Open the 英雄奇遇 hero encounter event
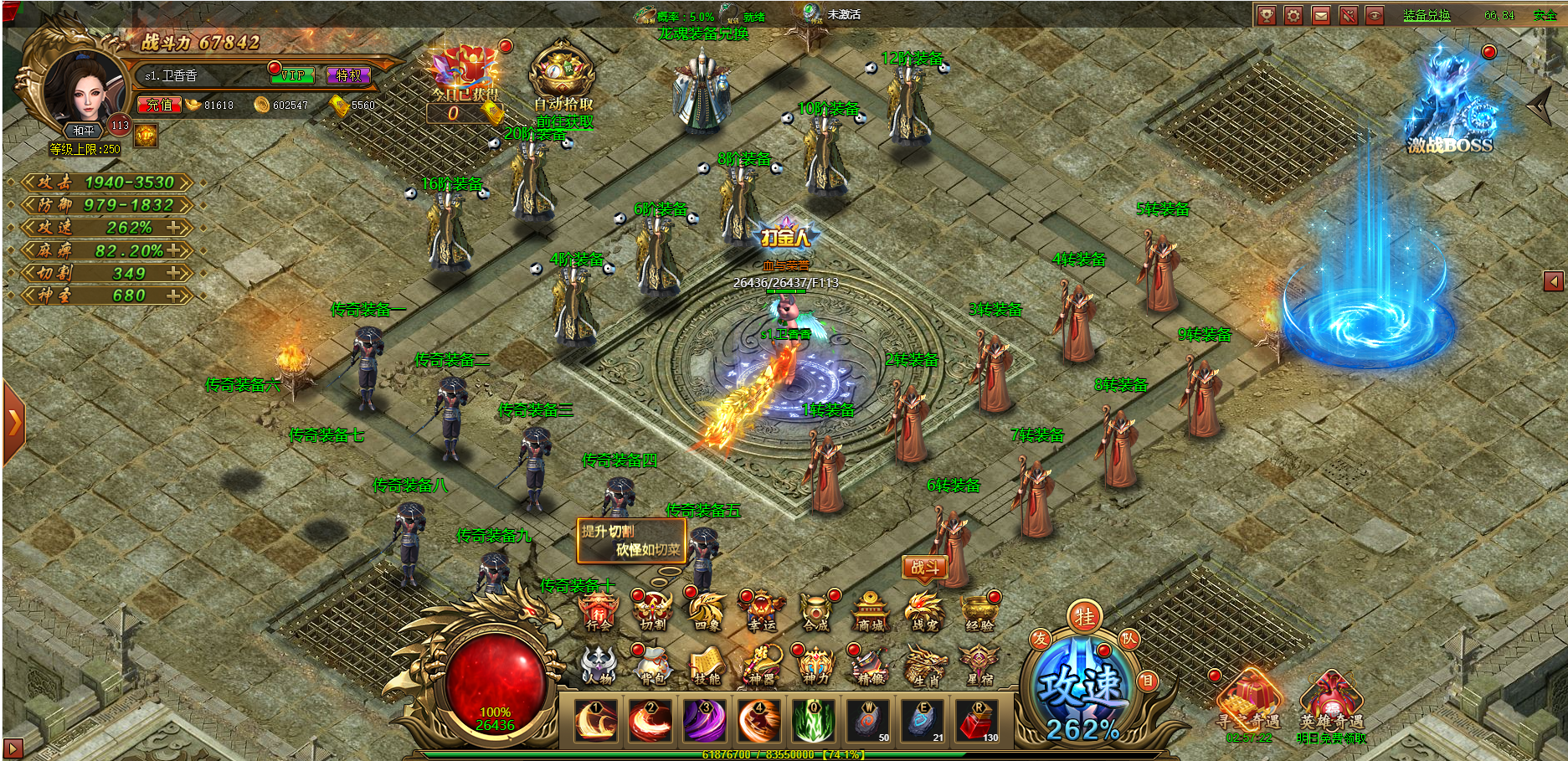The image size is (1568, 761). coord(1331,703)
